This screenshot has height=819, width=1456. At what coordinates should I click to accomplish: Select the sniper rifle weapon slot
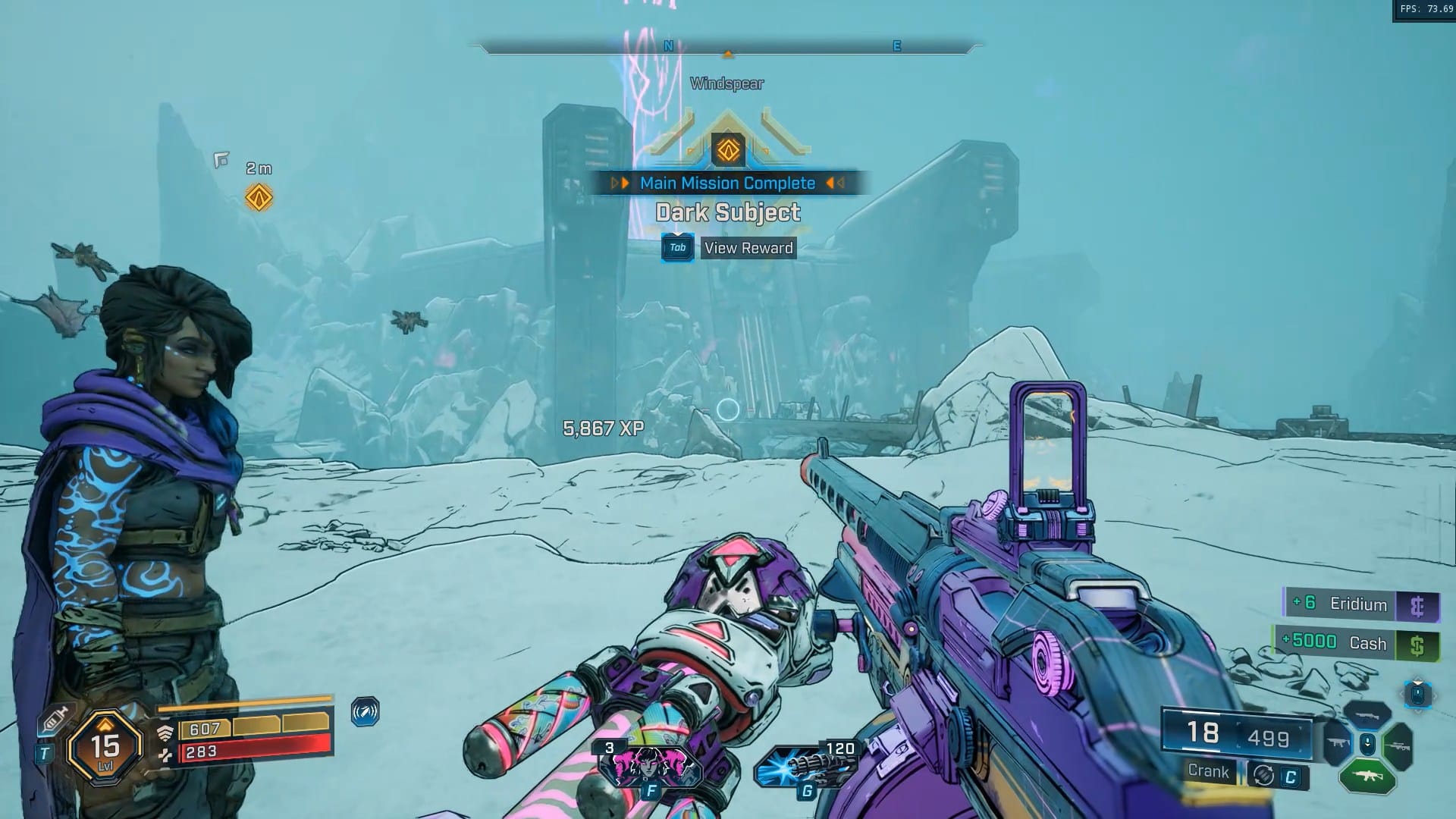click(1398, 745)
